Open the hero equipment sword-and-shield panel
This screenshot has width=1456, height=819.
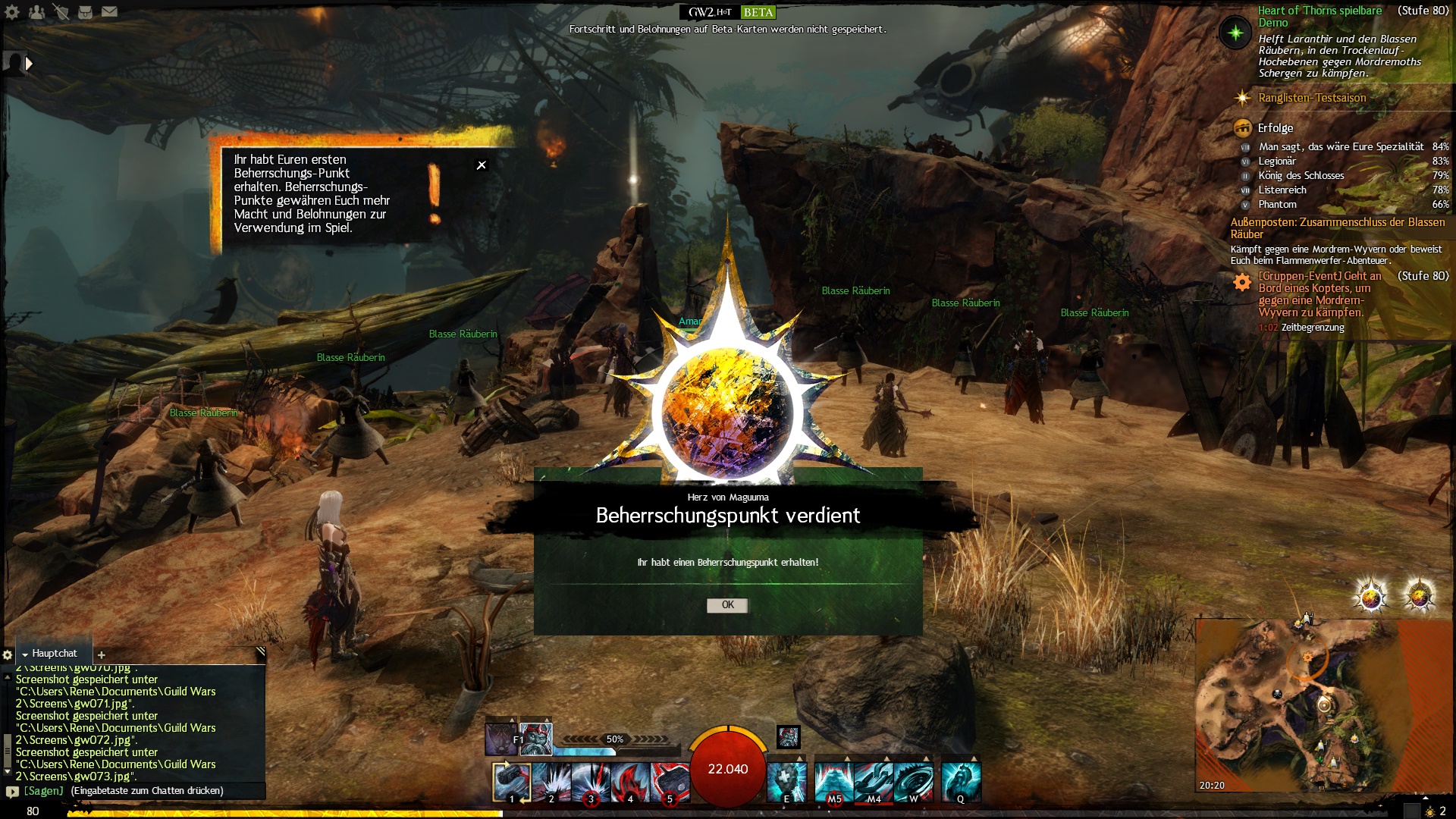61,12
